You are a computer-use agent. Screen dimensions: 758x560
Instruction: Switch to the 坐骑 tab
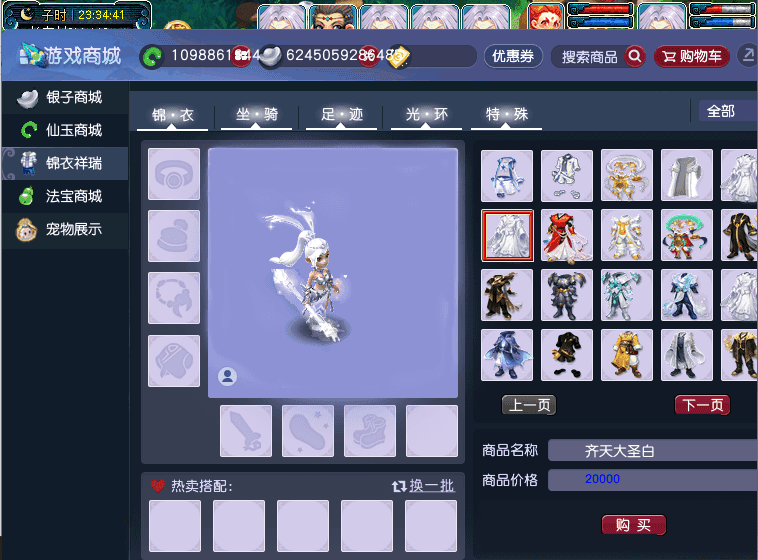click(256, 115)
